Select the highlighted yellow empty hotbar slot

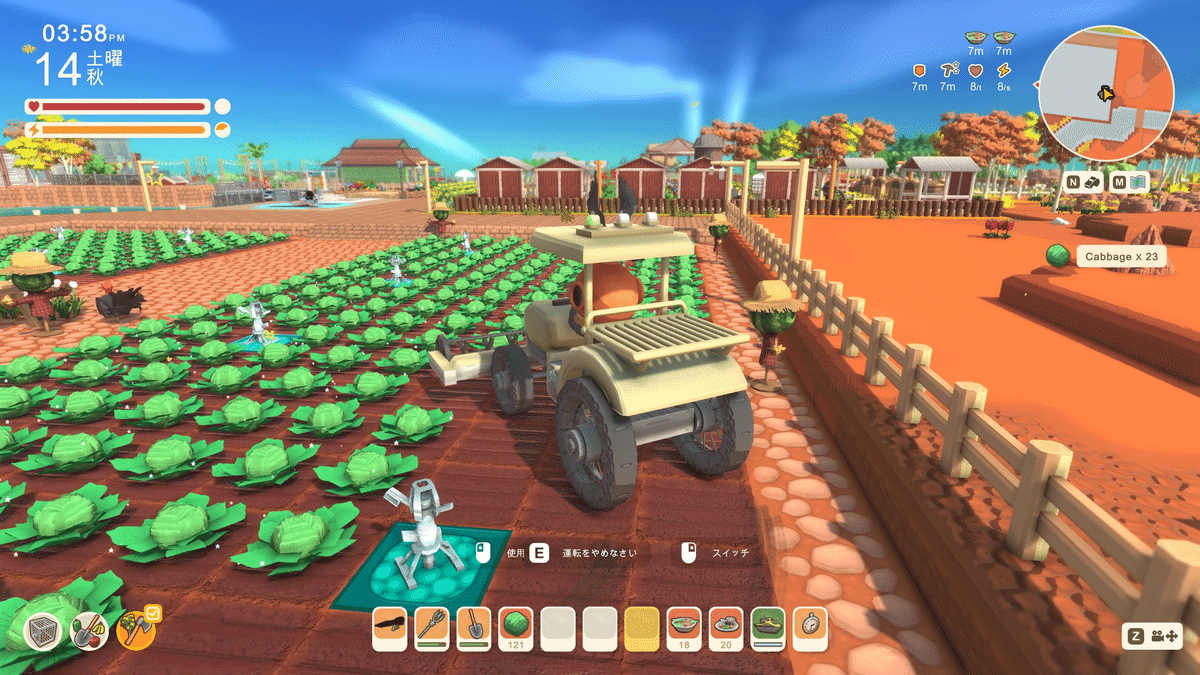point(642,627)
